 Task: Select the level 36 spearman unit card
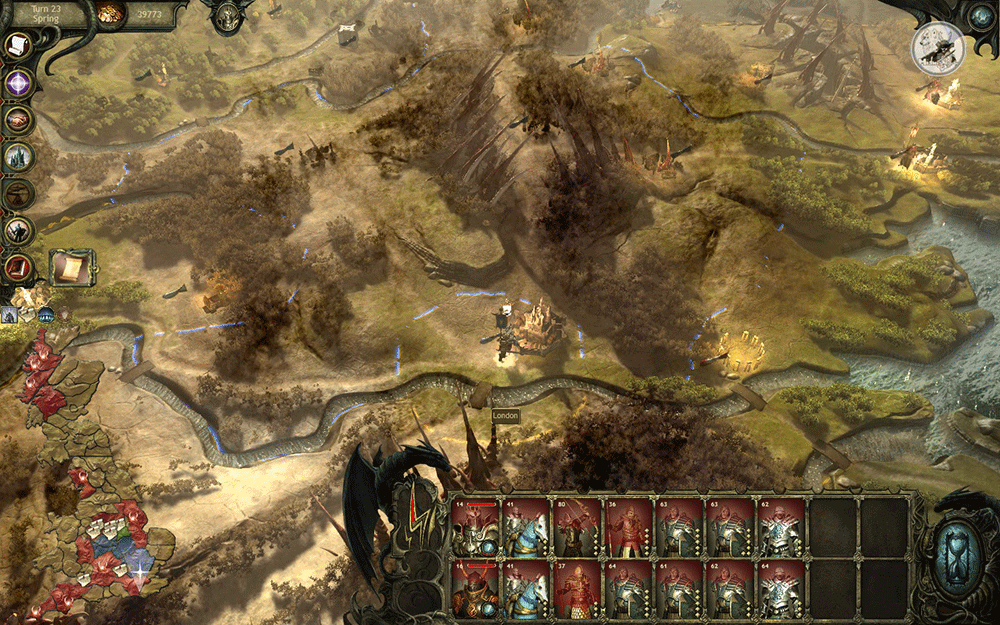[630, 527]
